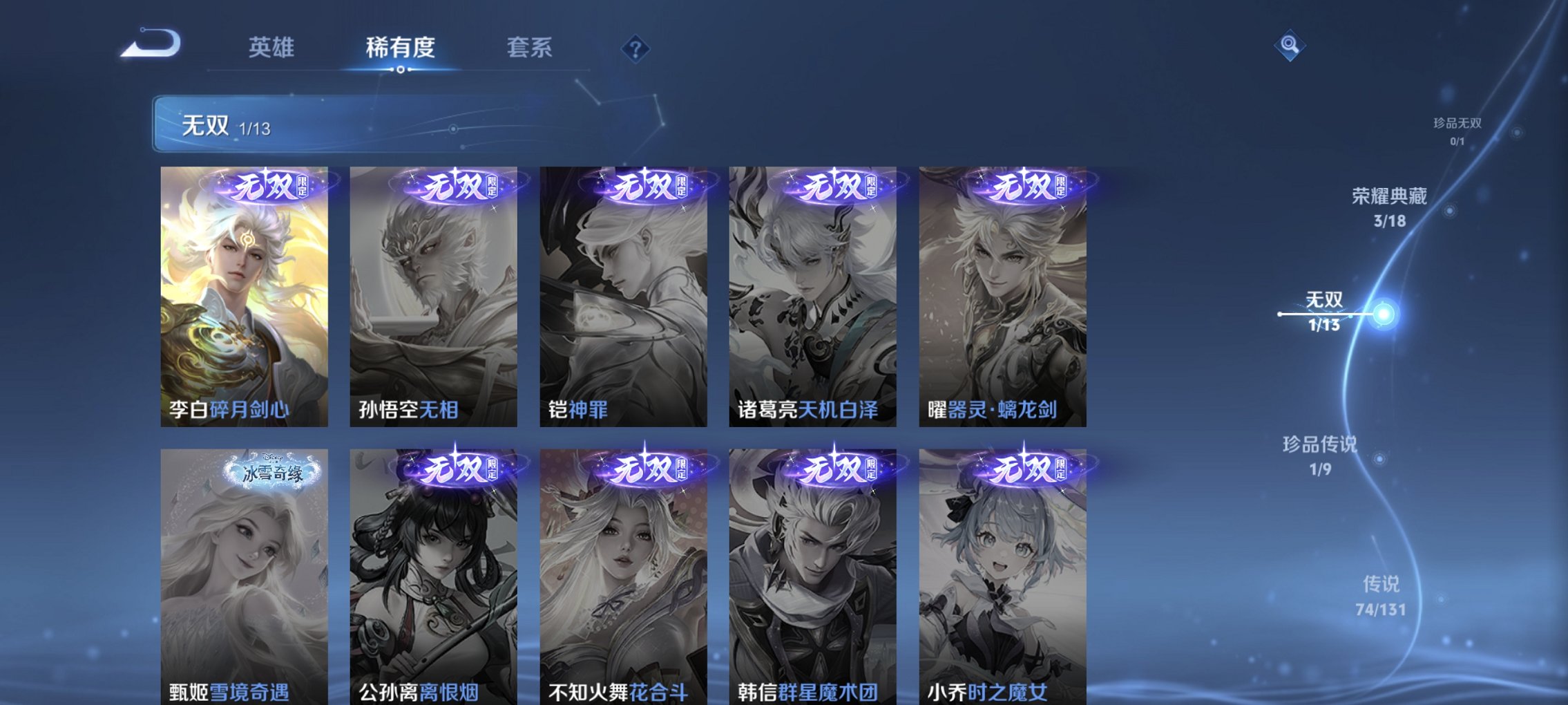Image resolution: width=1568 pixels, height=705 pixels.
Task: Open the help question mark icon
Action: (636, 48)
